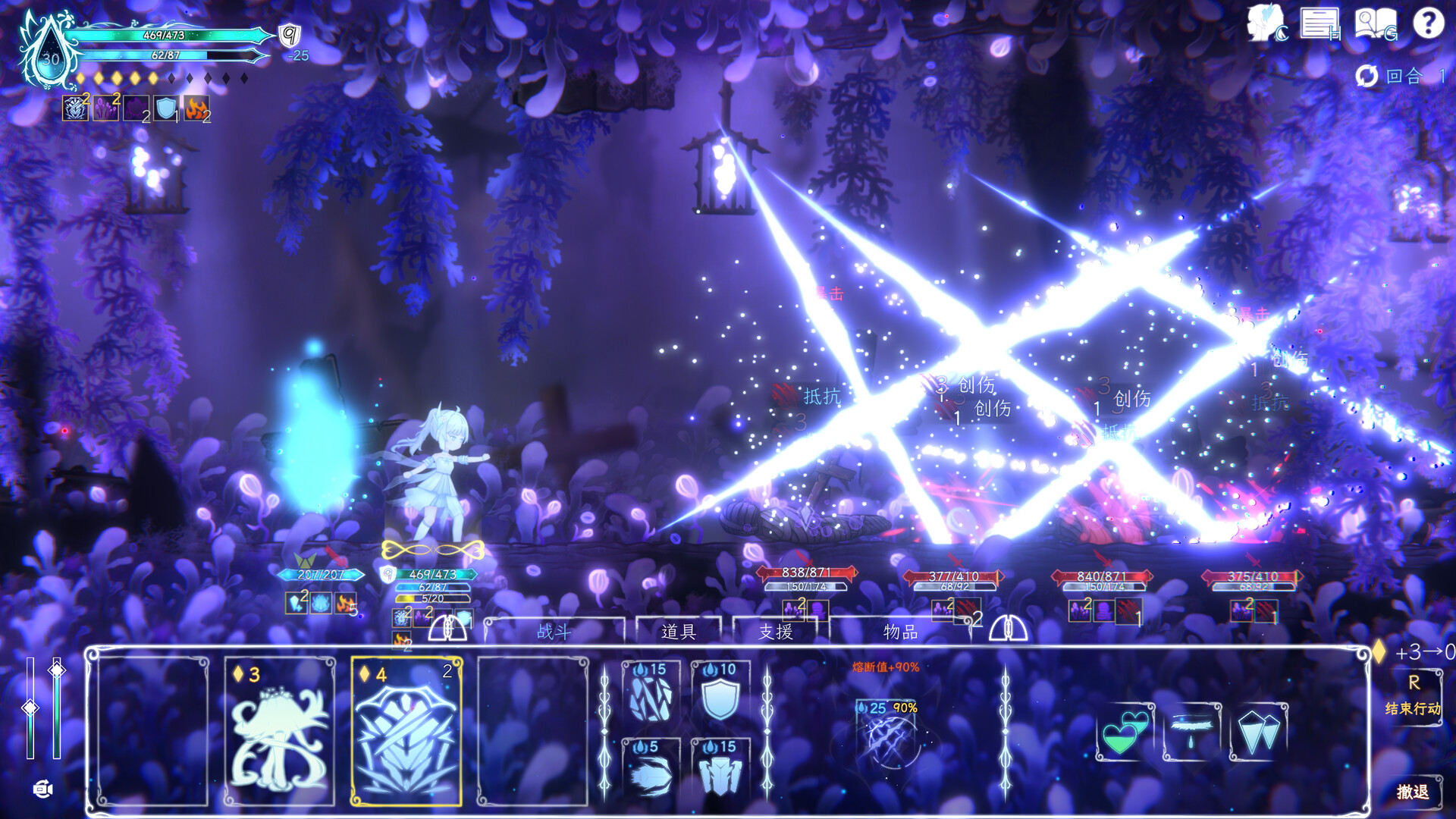Click the hearts healing item icon
1456x819 pixels.
coord(1125,734)
